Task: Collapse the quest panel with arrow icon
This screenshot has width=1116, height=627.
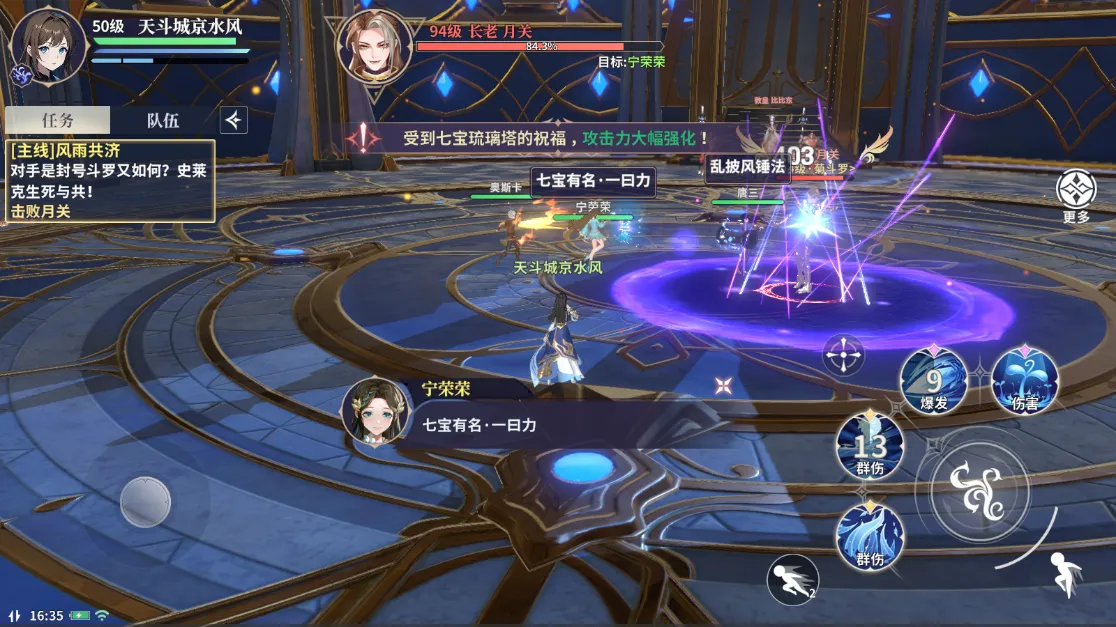Action: [x=233, y=120]
